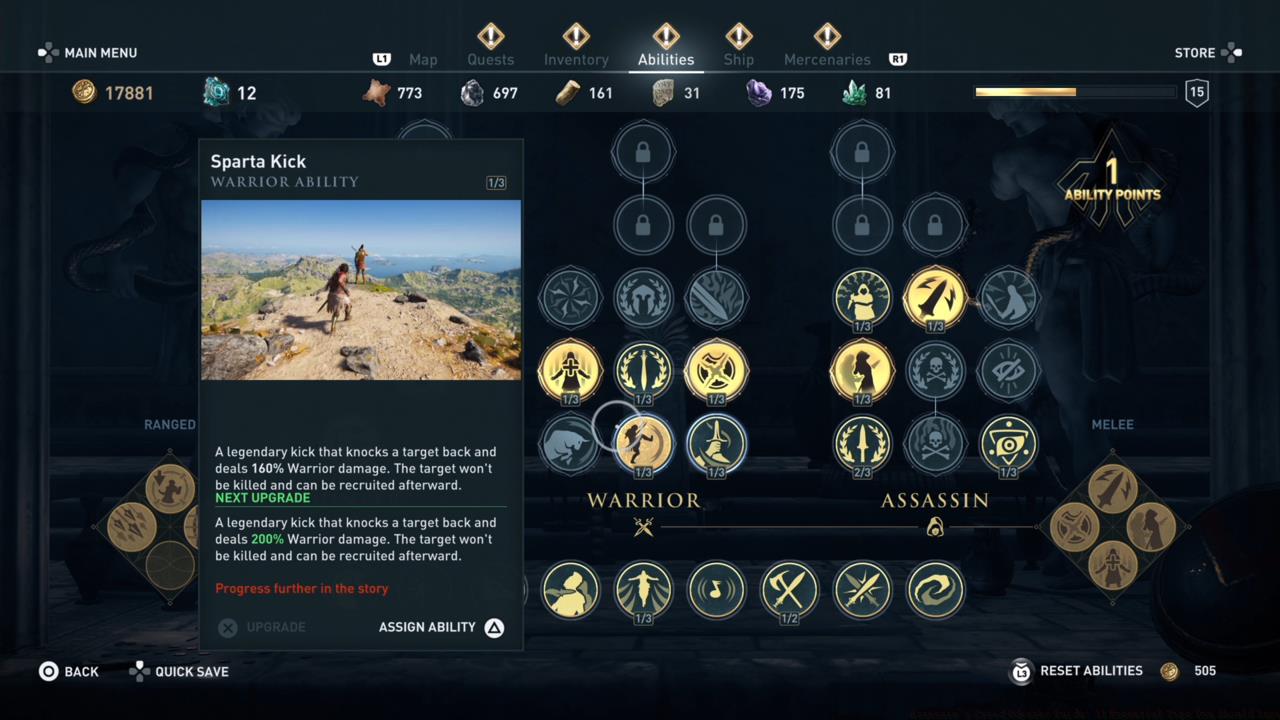Select the bull-headed Bull Rush ability
The image size is (1280, 720).
click(570, 445)
